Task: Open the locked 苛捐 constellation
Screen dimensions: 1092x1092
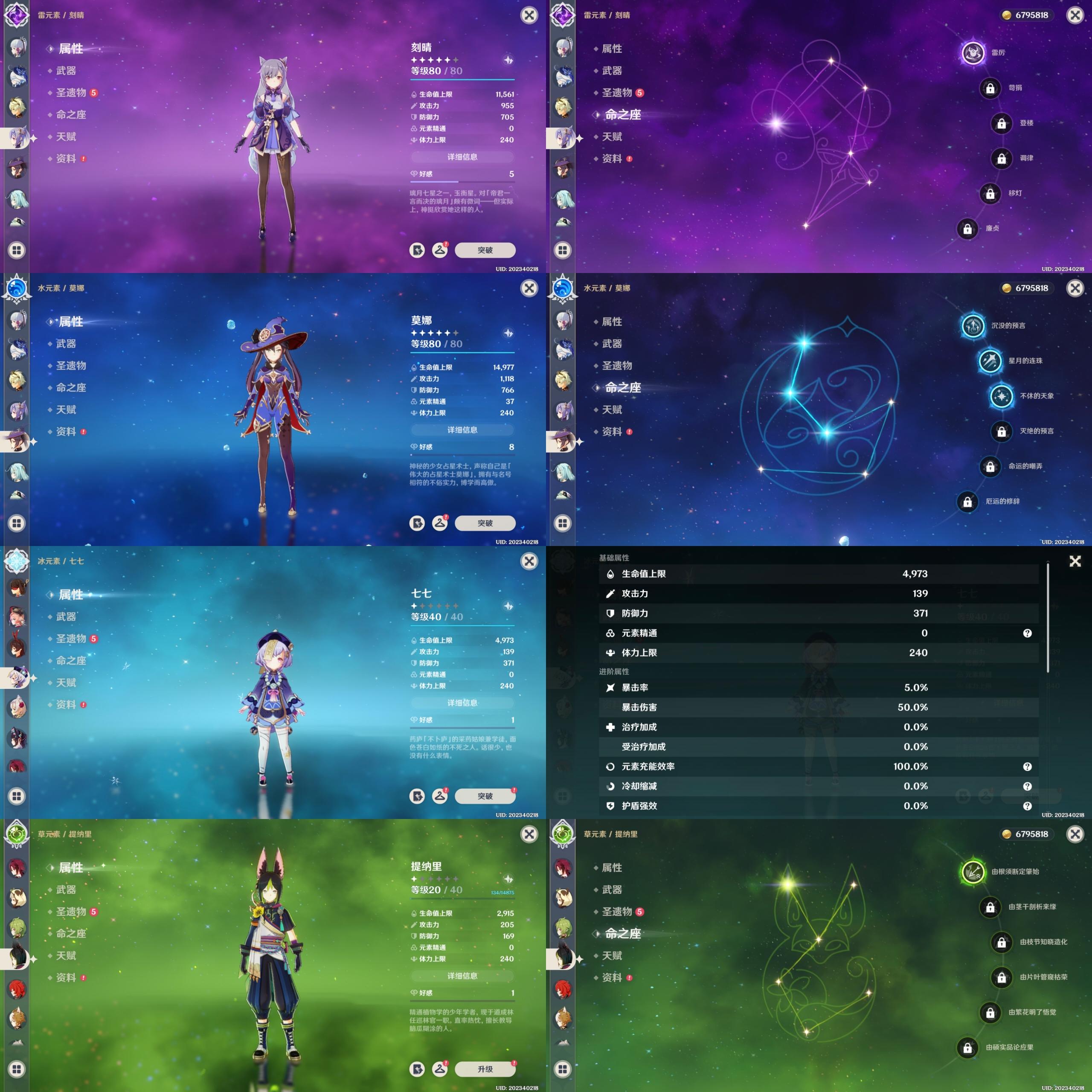Action: (x=990, y=88)
